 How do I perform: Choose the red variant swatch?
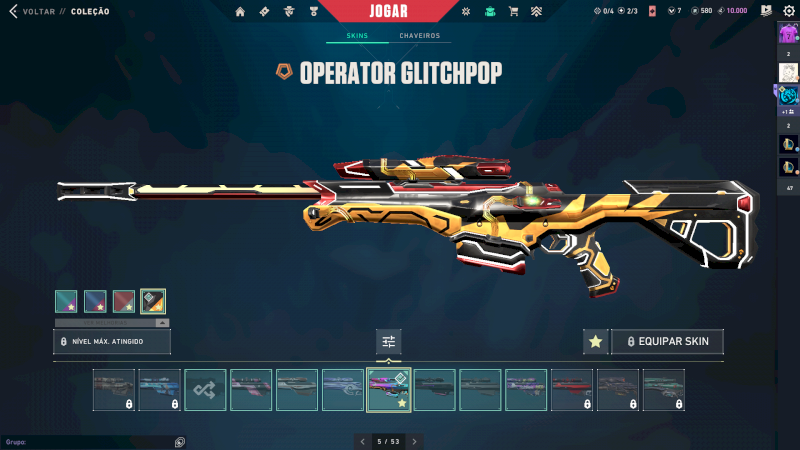click(x=124, y=301)
